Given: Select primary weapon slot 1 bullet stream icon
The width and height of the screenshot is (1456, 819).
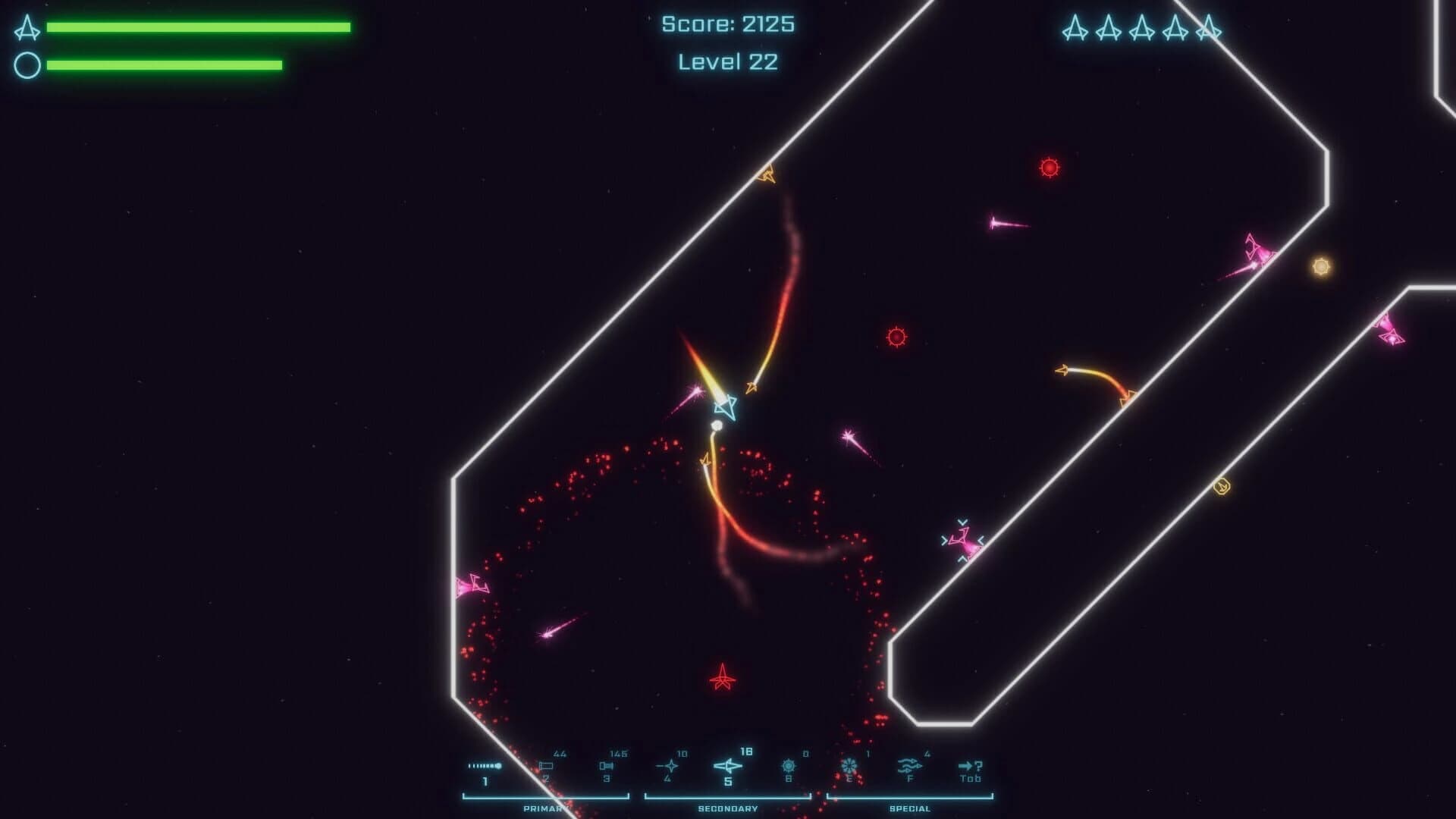Looking at the screenshot, I should coord(484,765).
